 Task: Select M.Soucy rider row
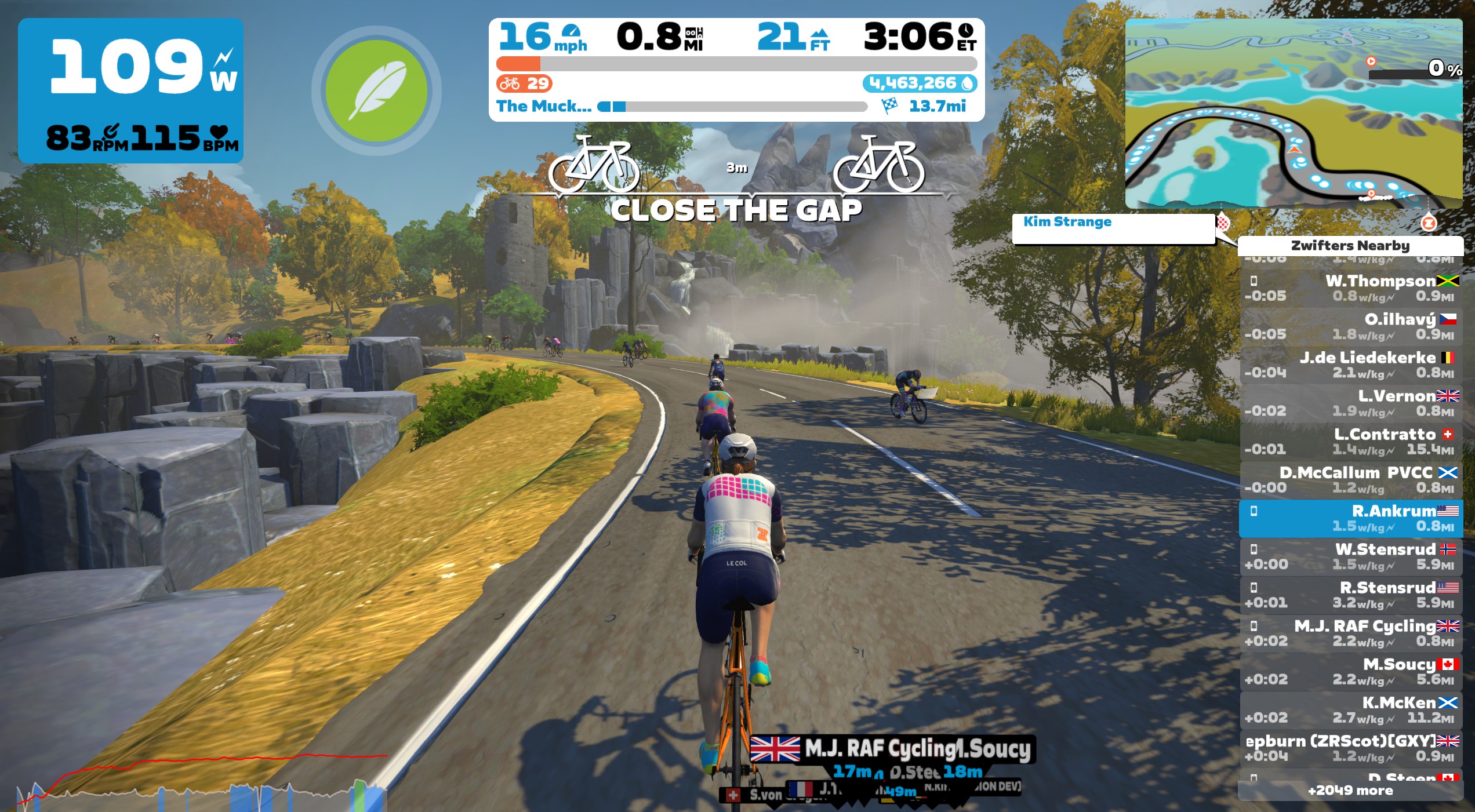pyautogui.click(x=1351, y=672)
